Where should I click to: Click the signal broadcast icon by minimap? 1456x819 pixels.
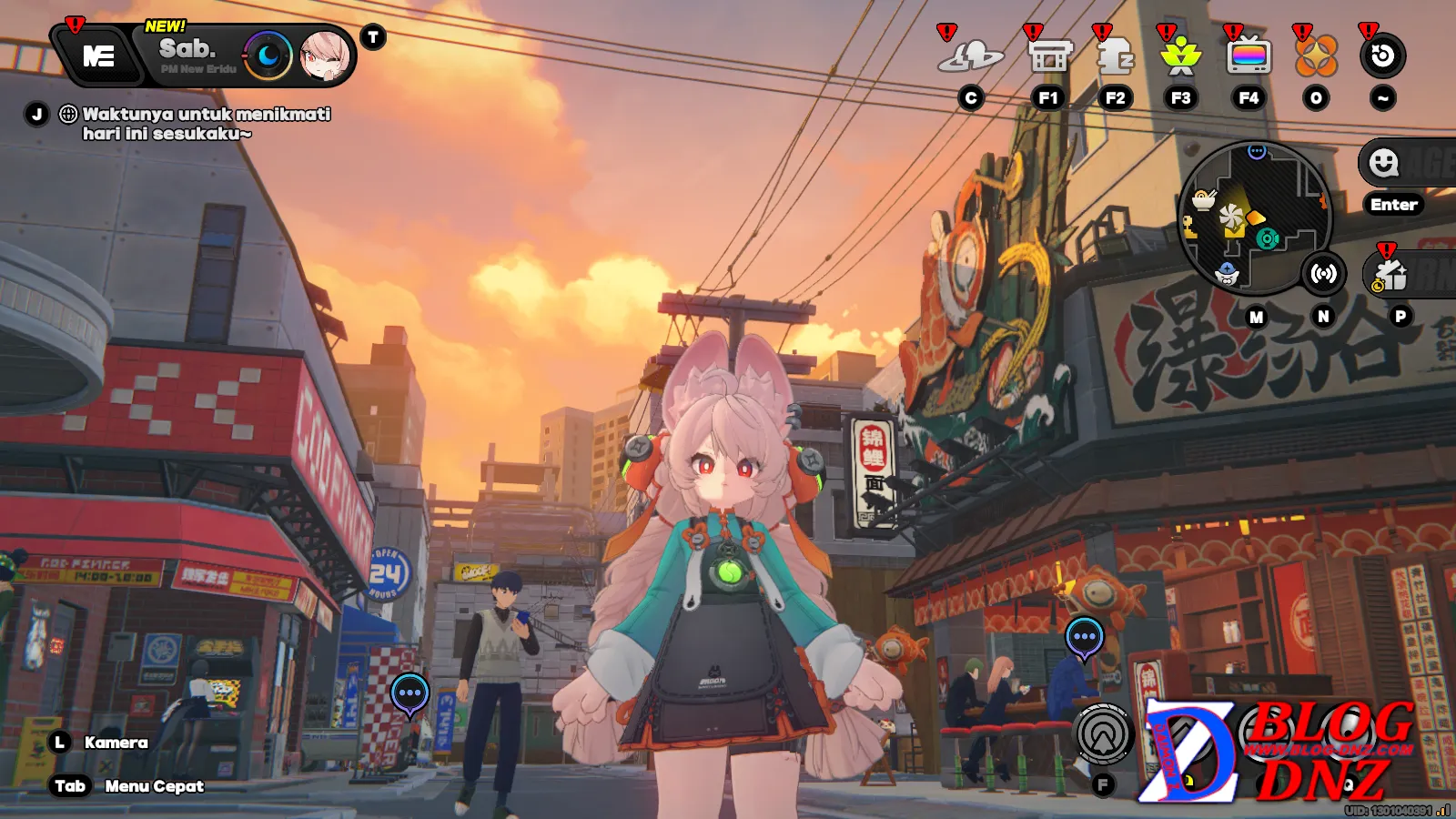point(1323,273)
